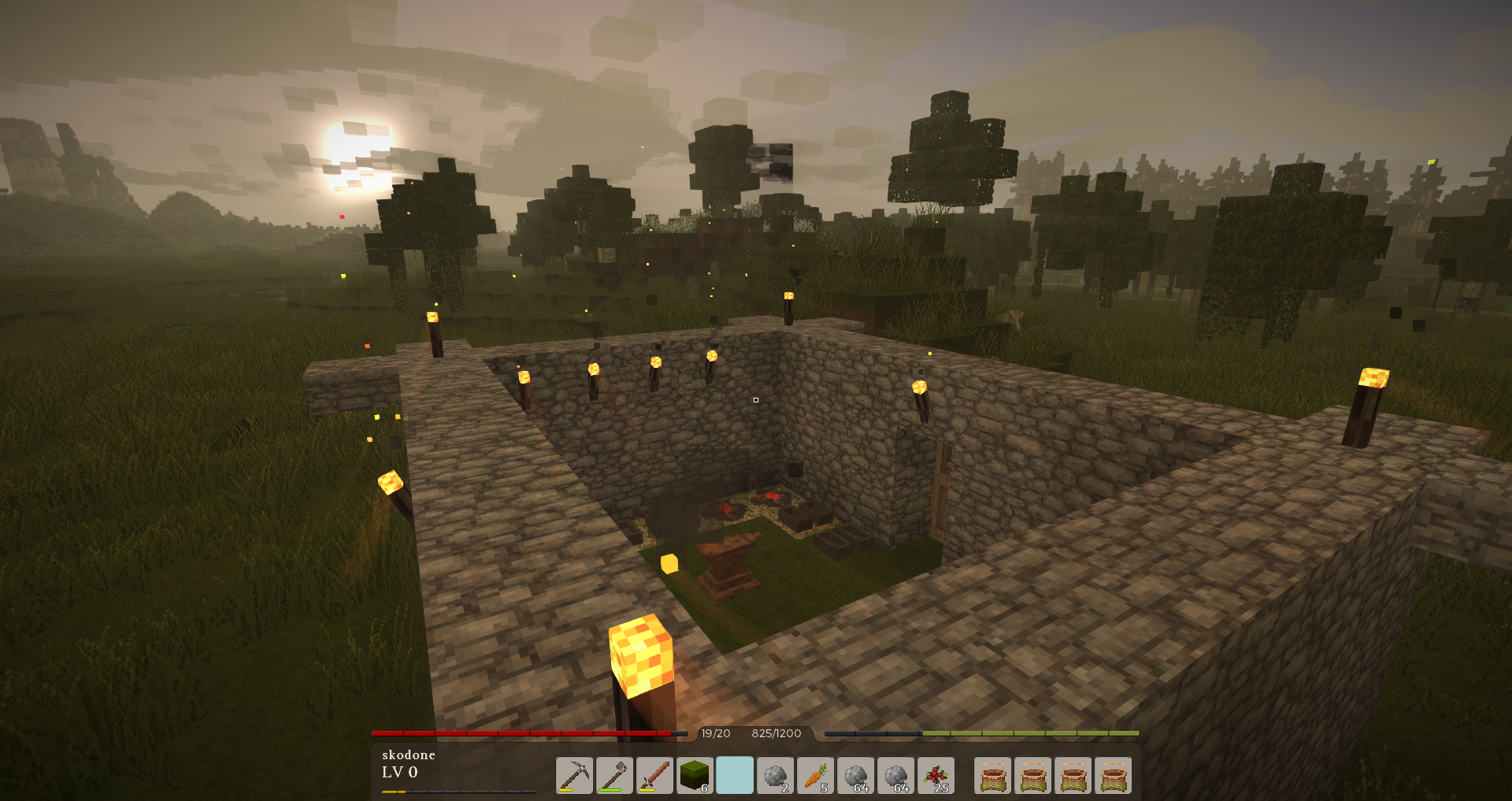Select the stone axe hotbar slot
Image resolution: width=1512 pixels, height=801 pixels.
click(x=614, y=775)
